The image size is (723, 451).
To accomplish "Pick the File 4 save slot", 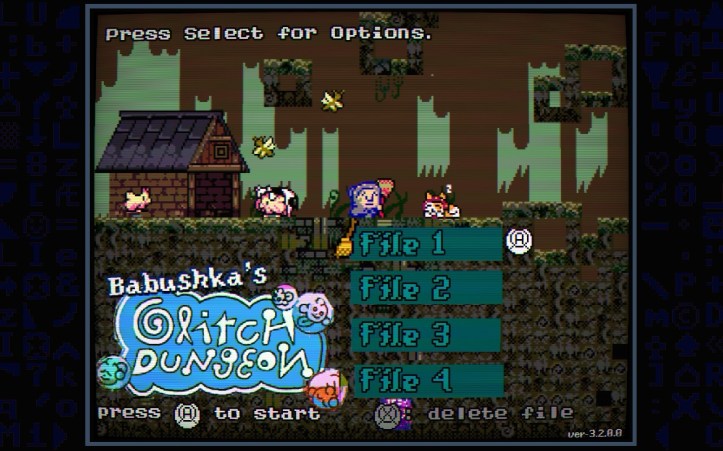I will [x=427, y=380].
